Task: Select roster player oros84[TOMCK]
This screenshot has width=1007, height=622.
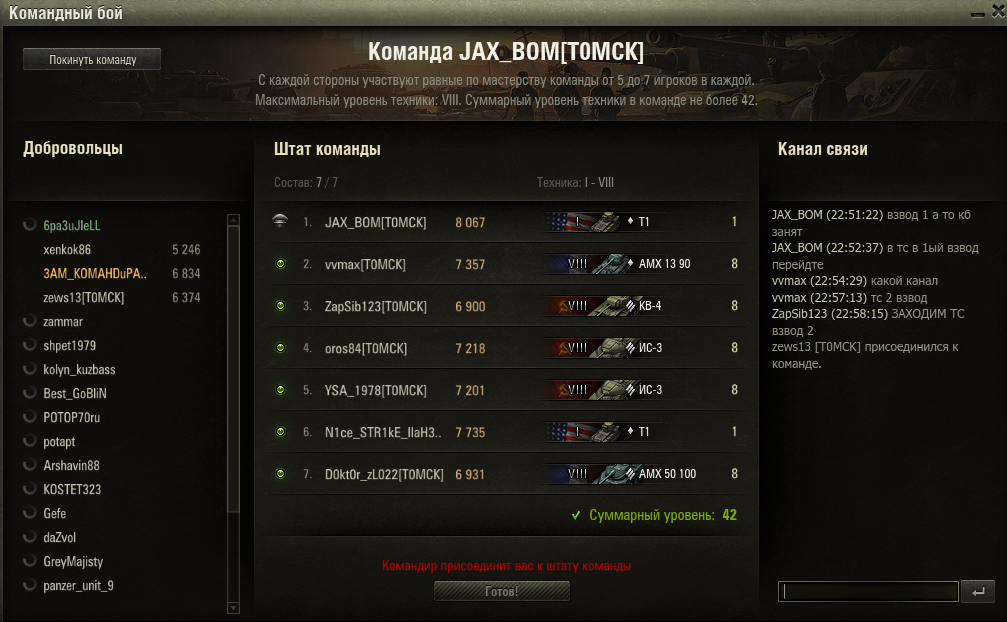Action: click(365, 349)
